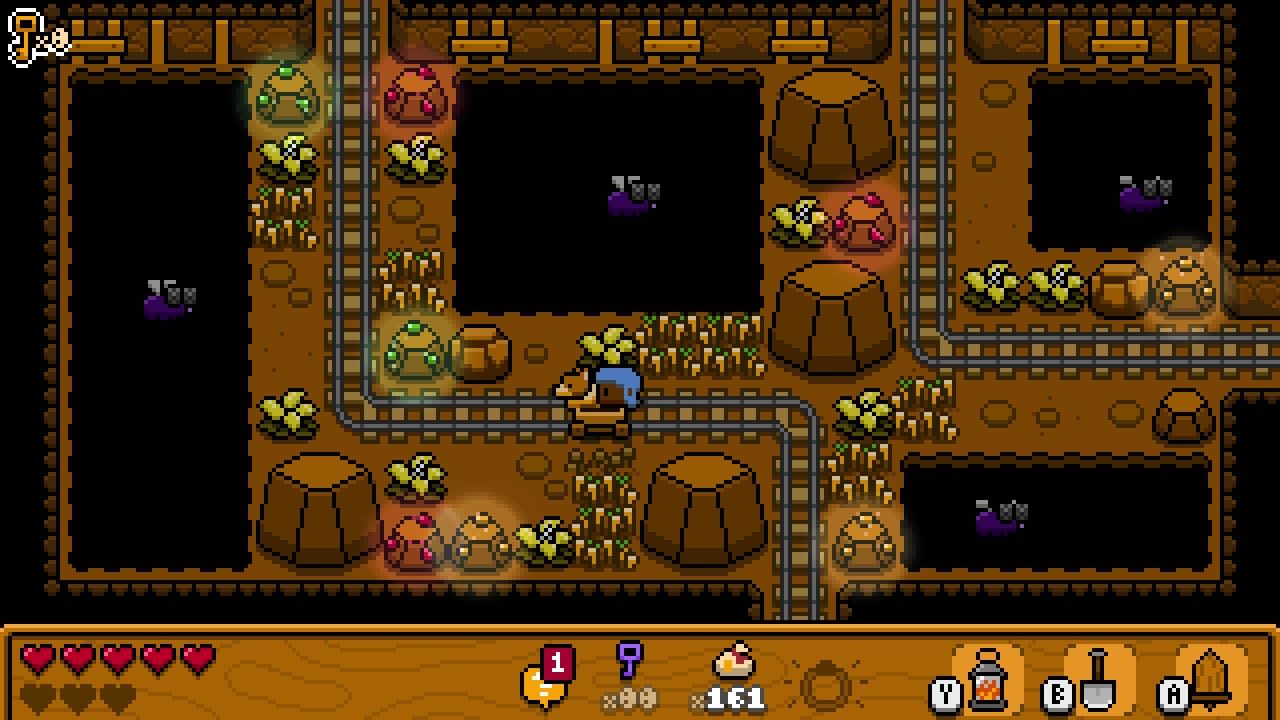This screenshot has height=720, width=1280.
Task: Click the first empty brown heart
Action: pyautogui.click(x=35, y=692)
